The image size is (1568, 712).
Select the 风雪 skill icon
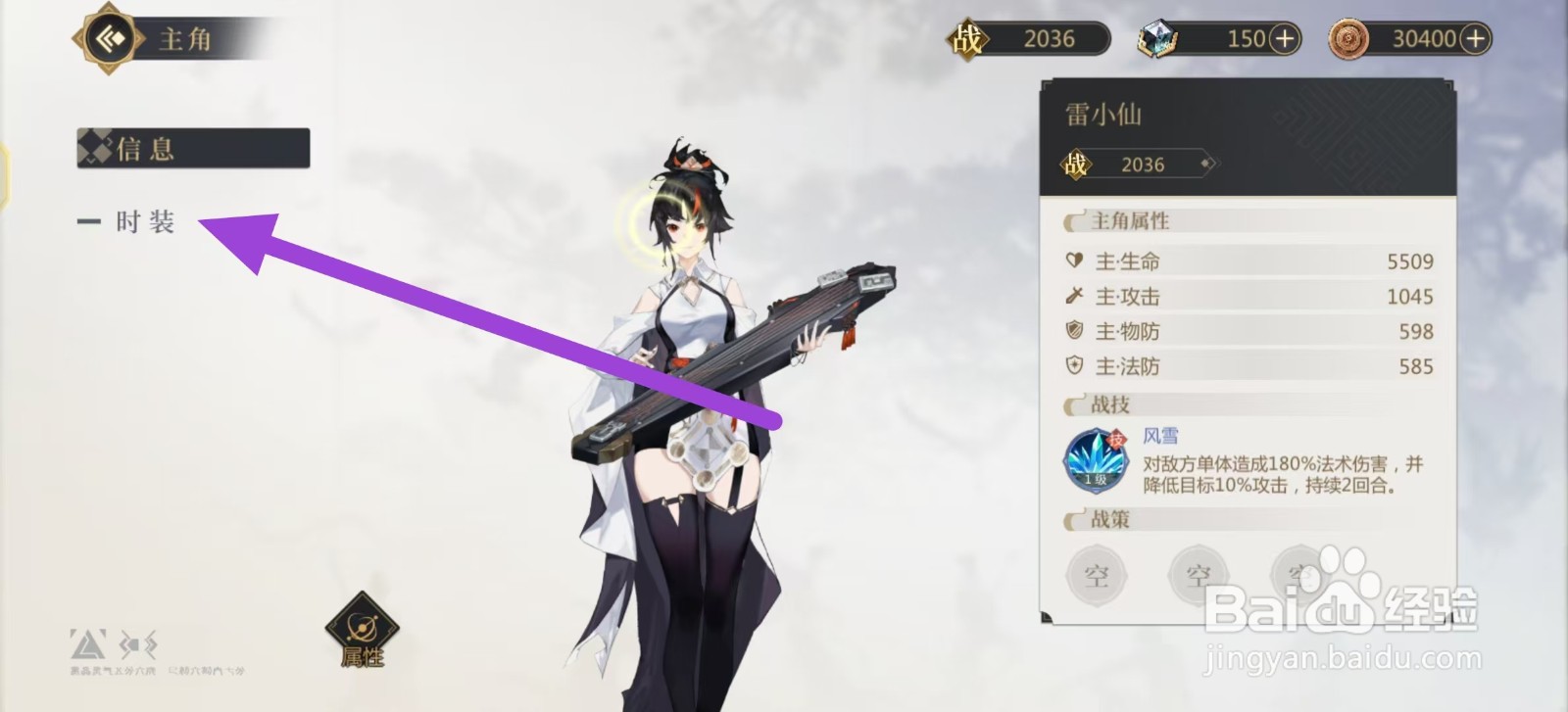tap(1095, 459)
